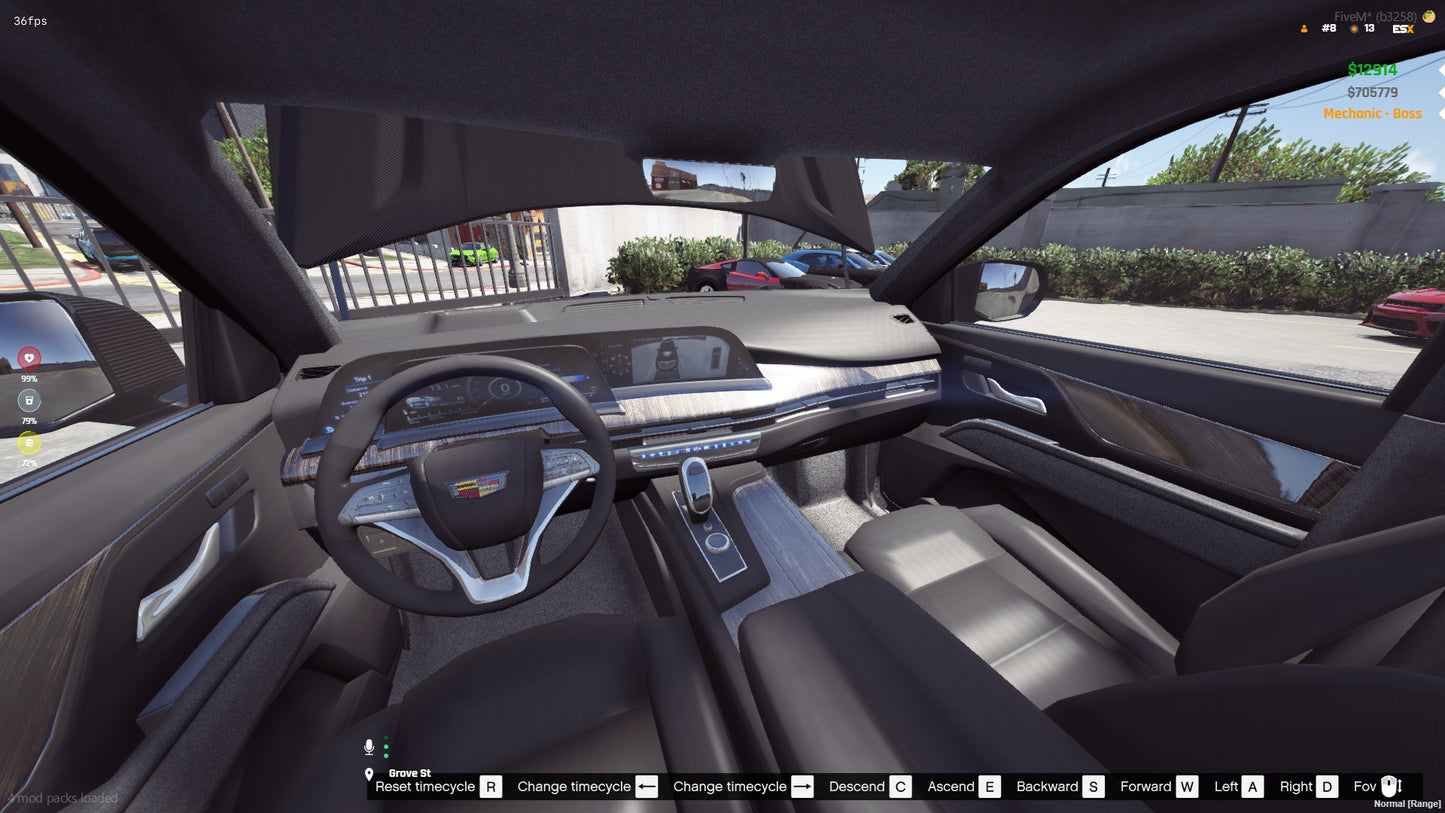
Task: Click the taco avatar icon beside FiveM (b3258)
Action: [x=1430, y=16]
